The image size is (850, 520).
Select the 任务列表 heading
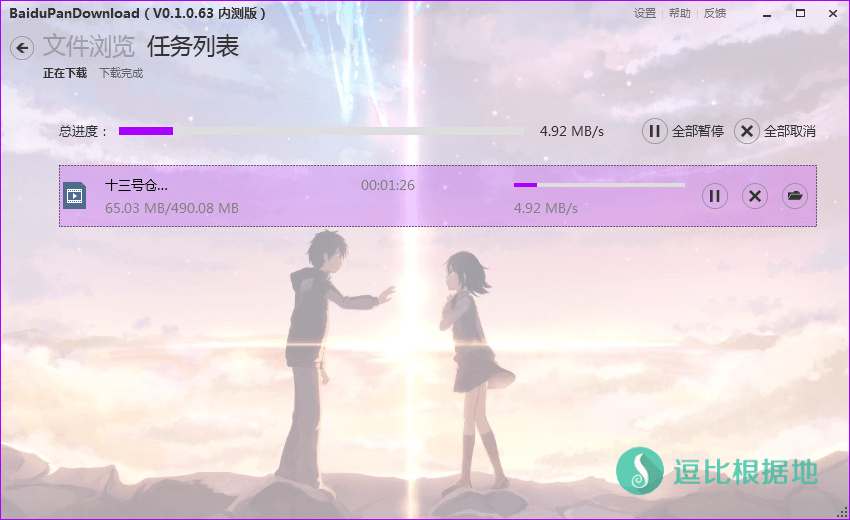193,47
